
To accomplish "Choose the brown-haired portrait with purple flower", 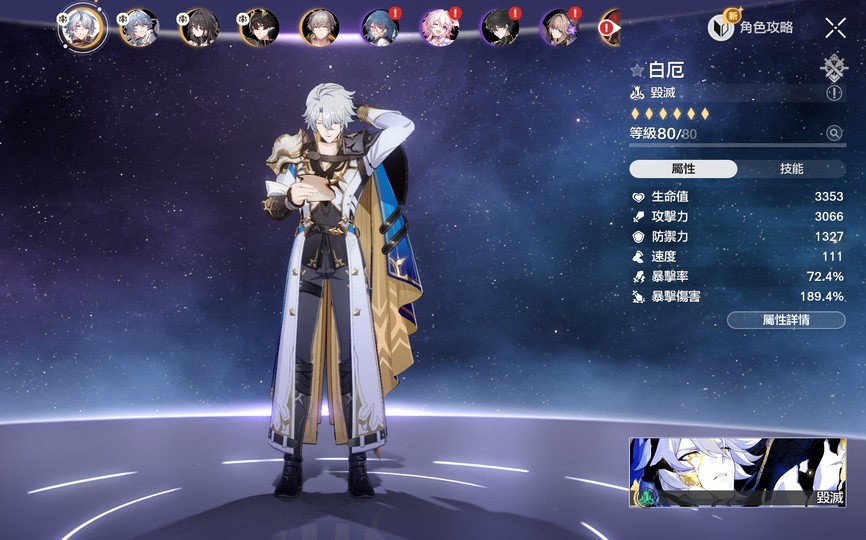I will [x=559, y=28].
